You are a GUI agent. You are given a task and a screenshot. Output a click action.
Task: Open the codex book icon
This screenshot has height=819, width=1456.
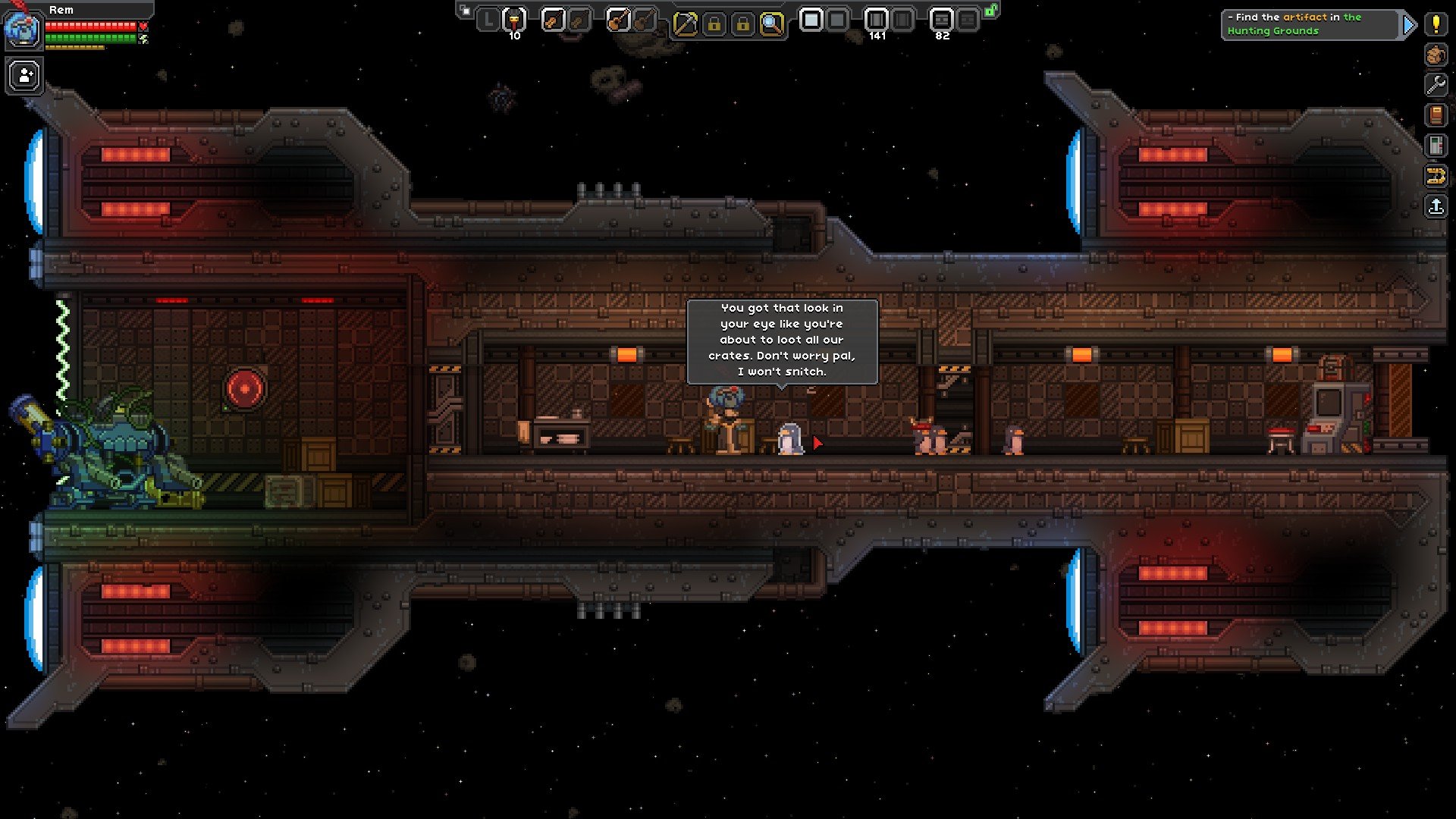pyautogui.click(x=1436, y=115)
